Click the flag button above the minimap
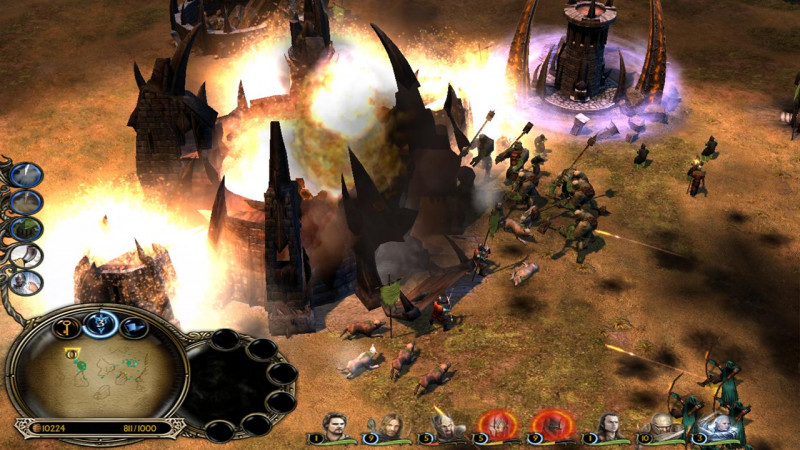The height and width of the screenshot is (450, 800). pyautogui.click(x=132, y=327)
